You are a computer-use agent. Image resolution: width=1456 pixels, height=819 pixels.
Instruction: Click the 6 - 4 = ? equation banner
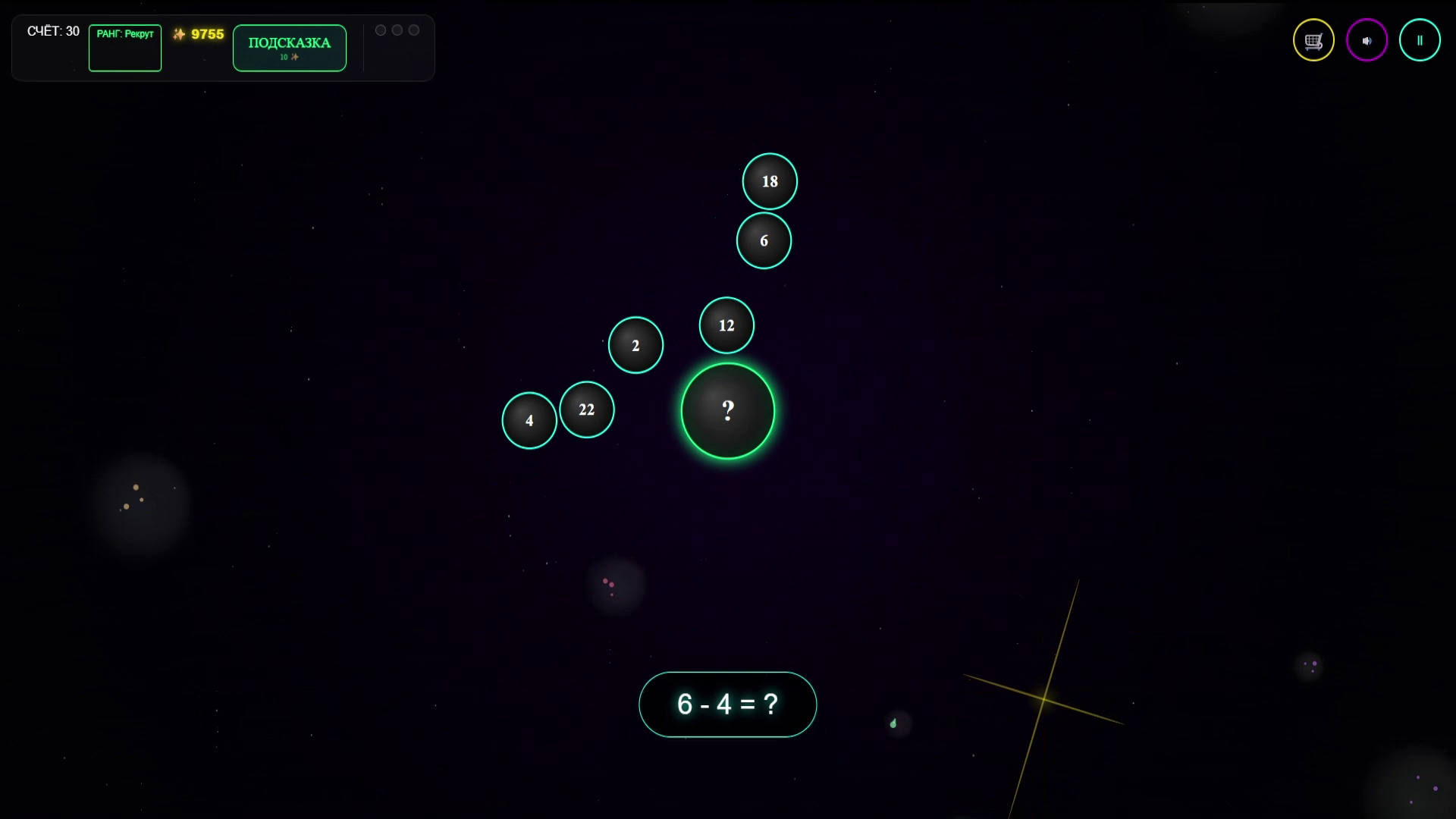click(x=727, y=704)
